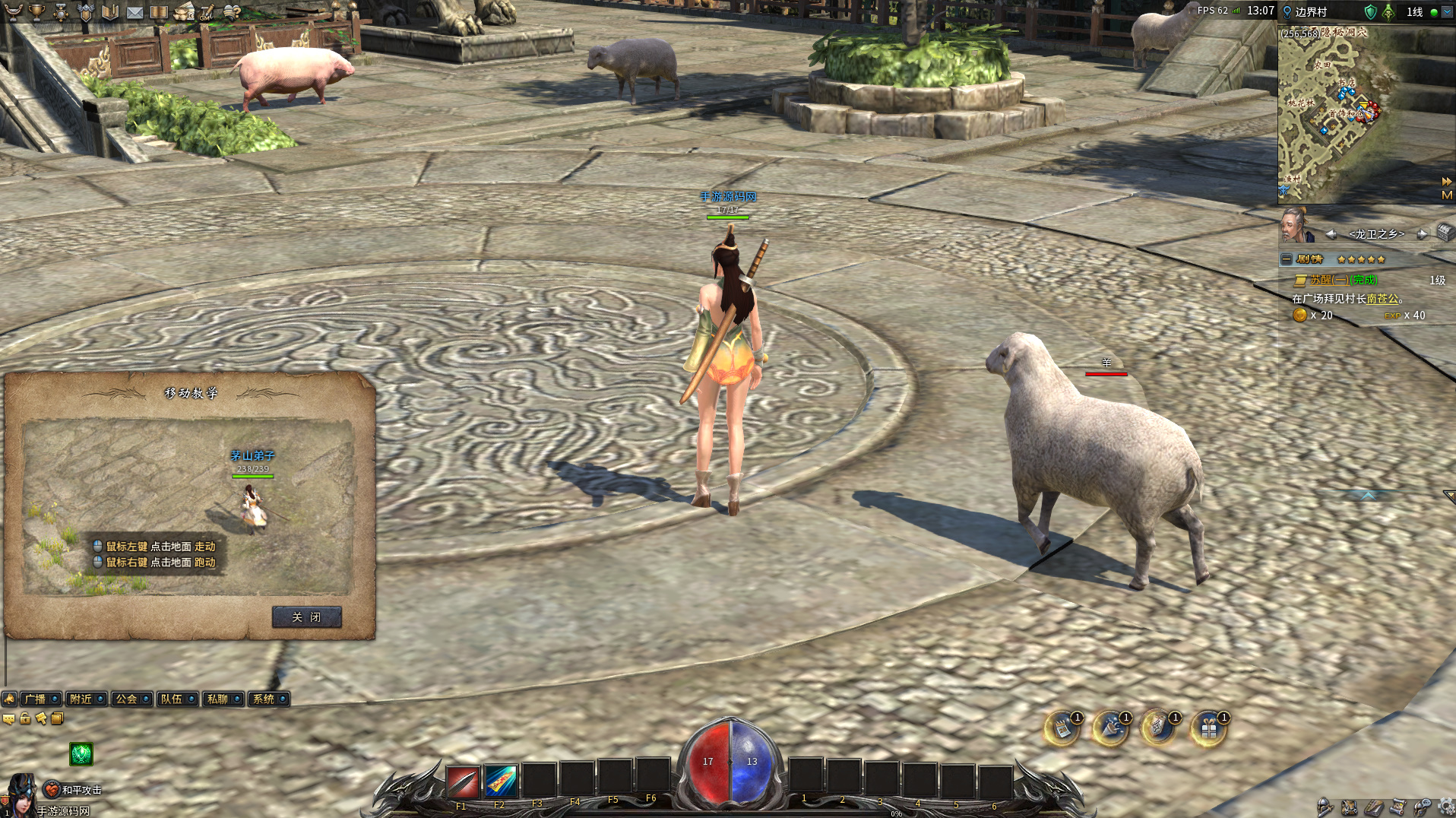Open the calendar daily sign-in icon
The height and width of the screenshot is (818, 1456).
[x=1062, y=729]
